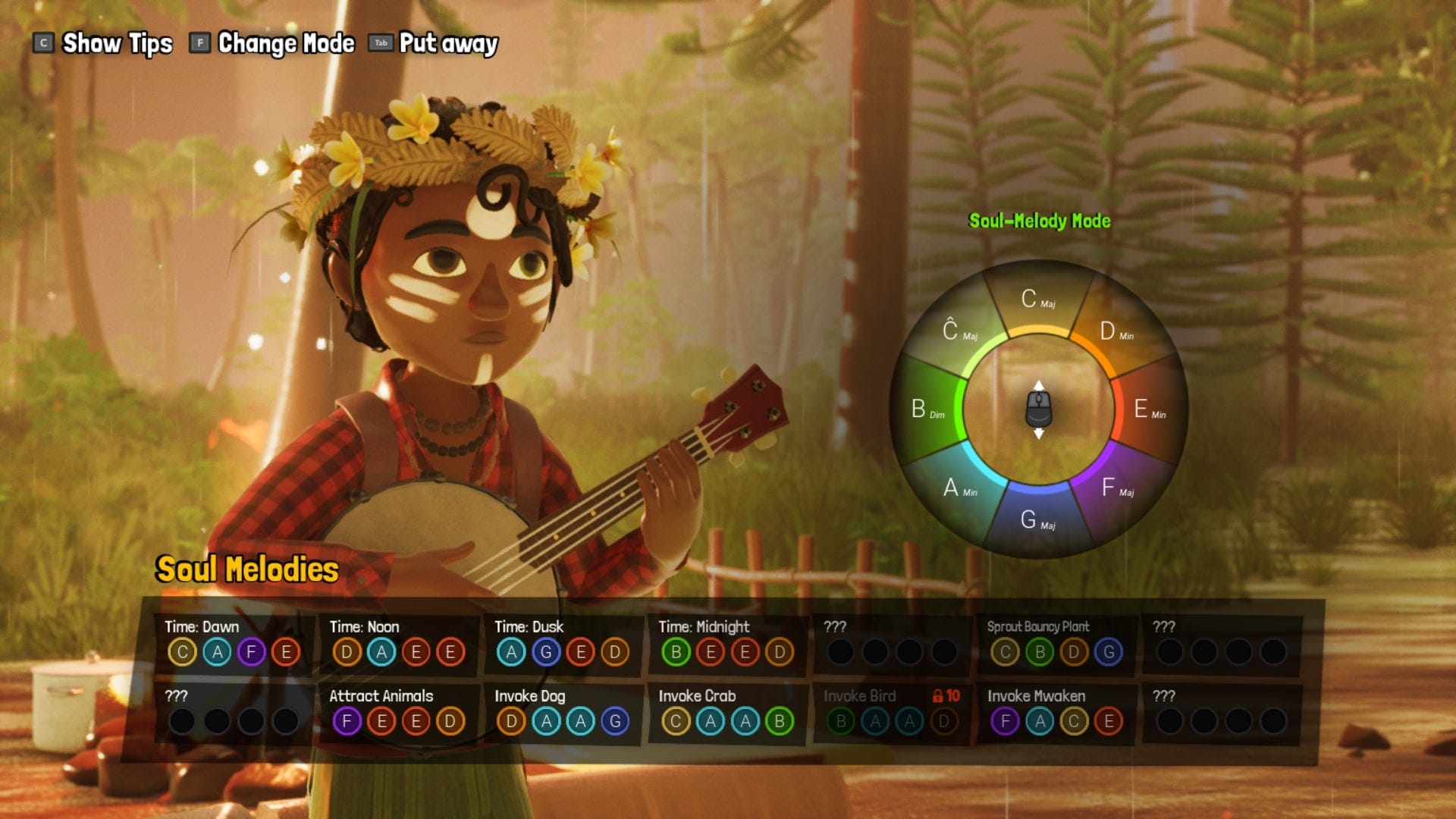The height and width of the screenshot is (819, 1456).
Task: Click the Change Mode option
Action: (285, 44)
